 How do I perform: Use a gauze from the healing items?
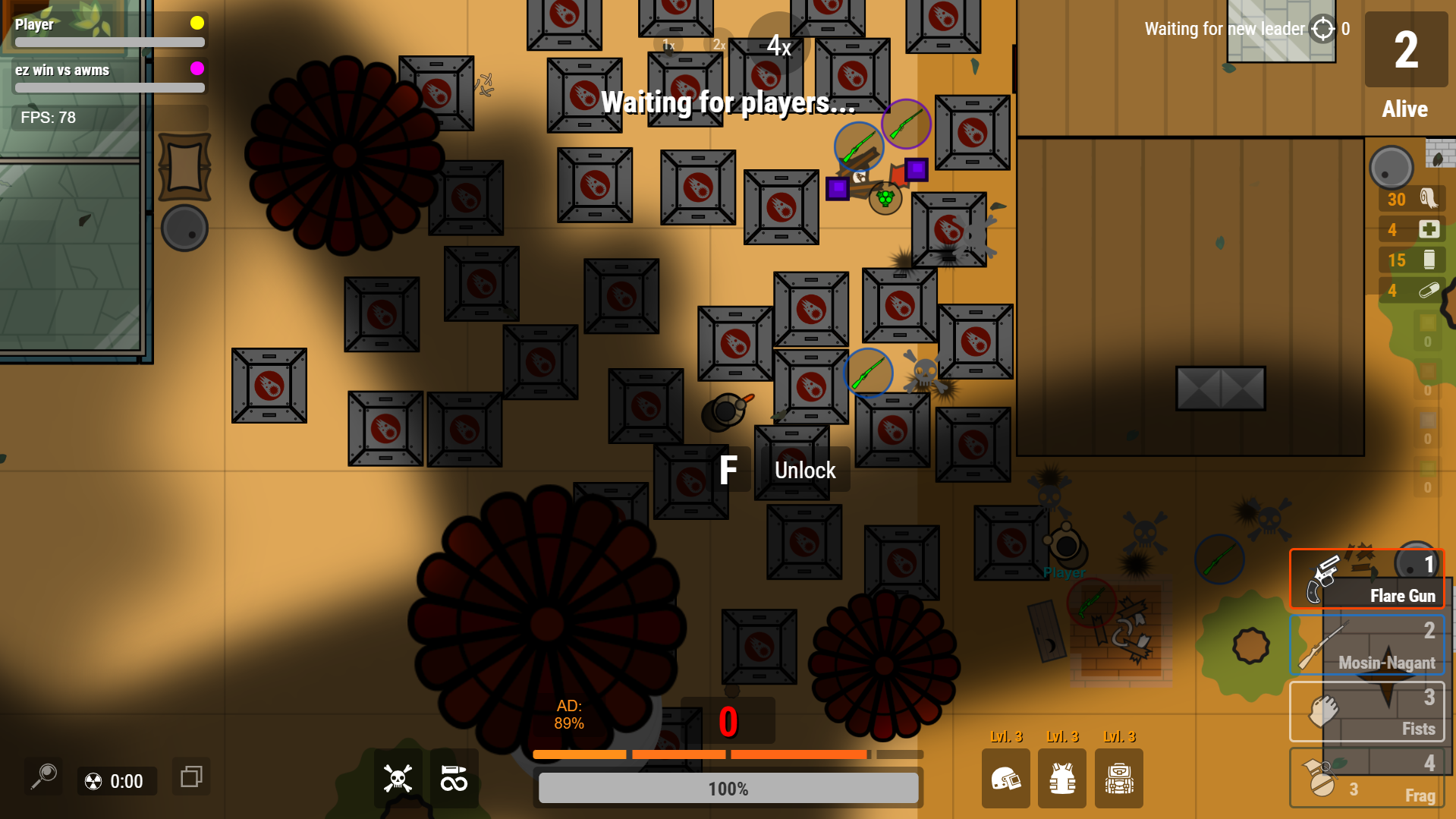coord(1411,199)
